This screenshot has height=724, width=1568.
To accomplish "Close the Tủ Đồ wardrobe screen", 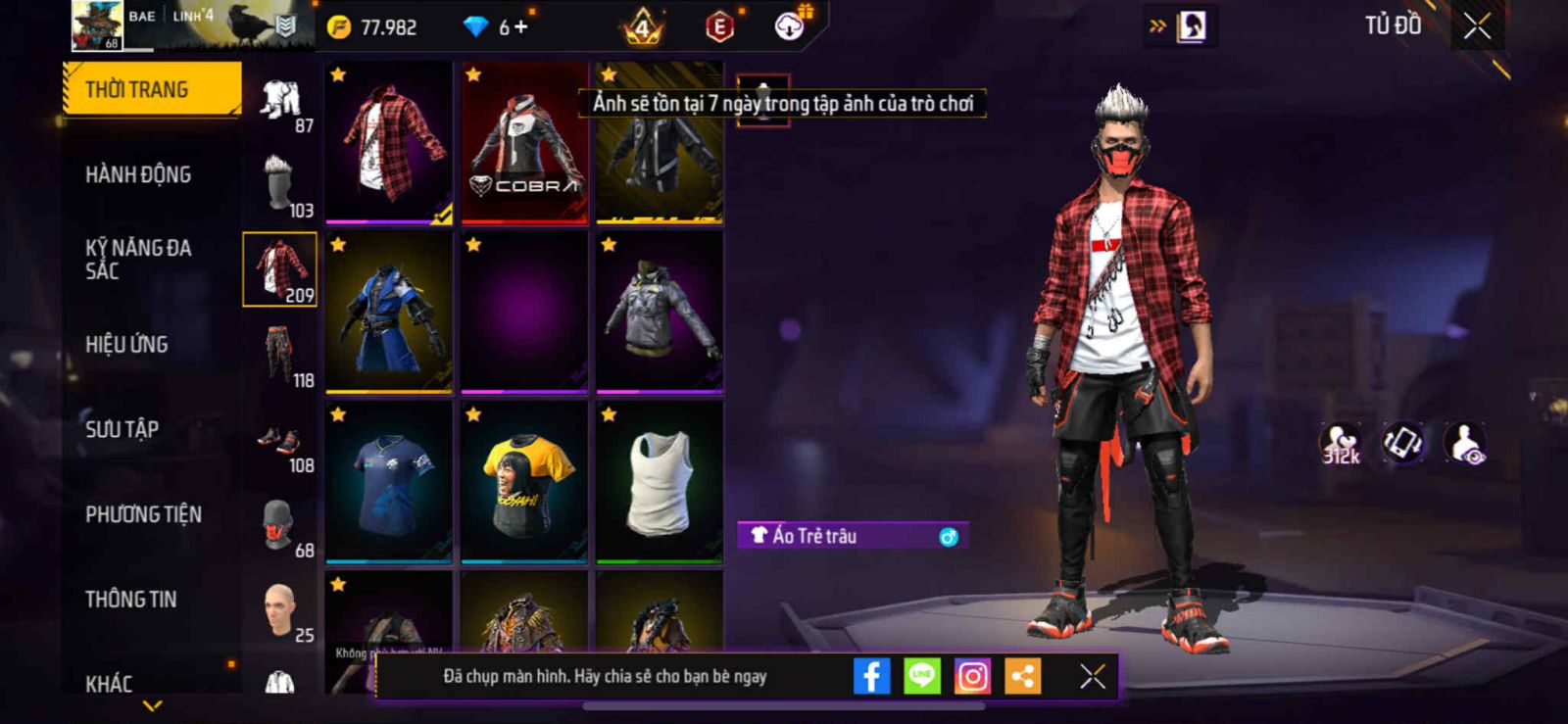I will click(1477, 26).
